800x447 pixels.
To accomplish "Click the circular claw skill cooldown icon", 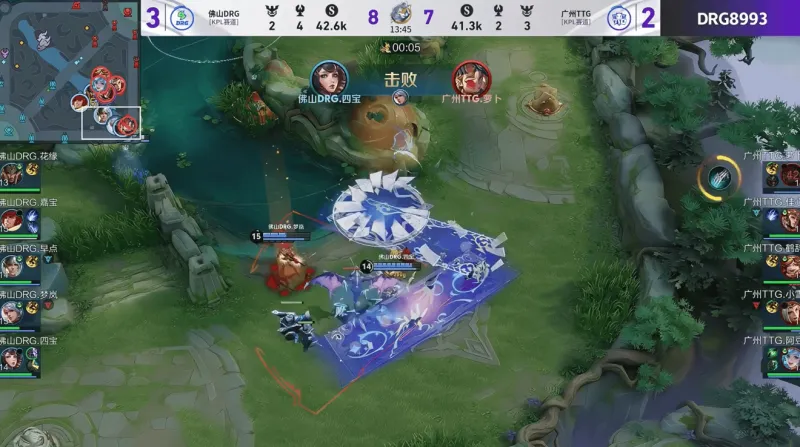I will [718, 178].
